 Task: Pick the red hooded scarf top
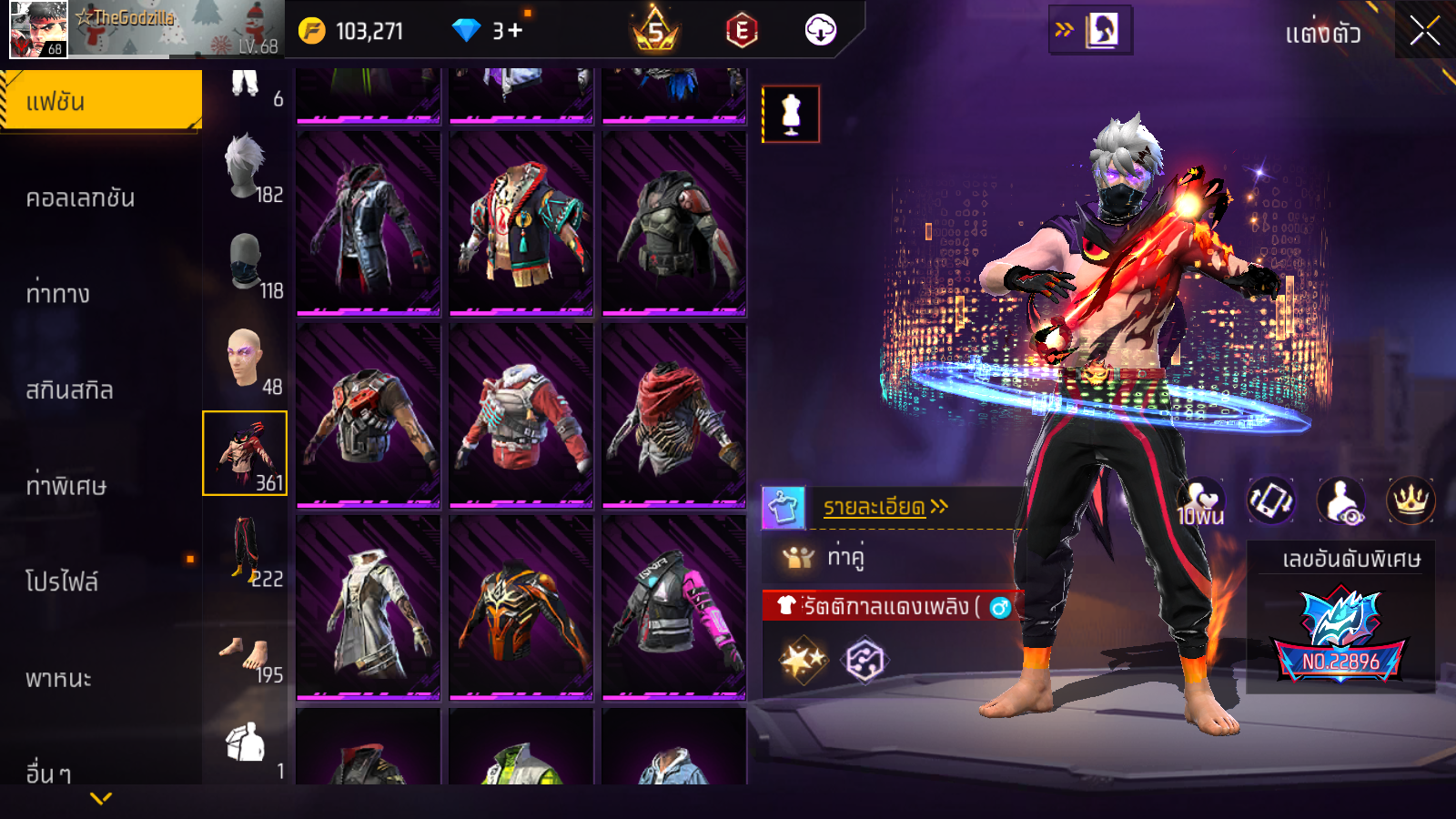(673, 414)
